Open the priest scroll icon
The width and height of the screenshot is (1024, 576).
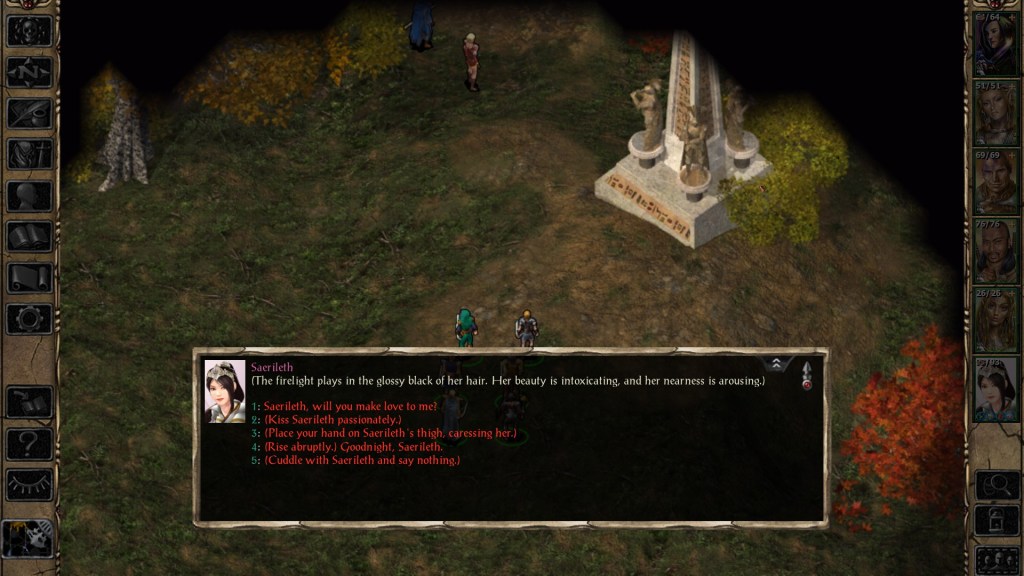tap(29, 278)
